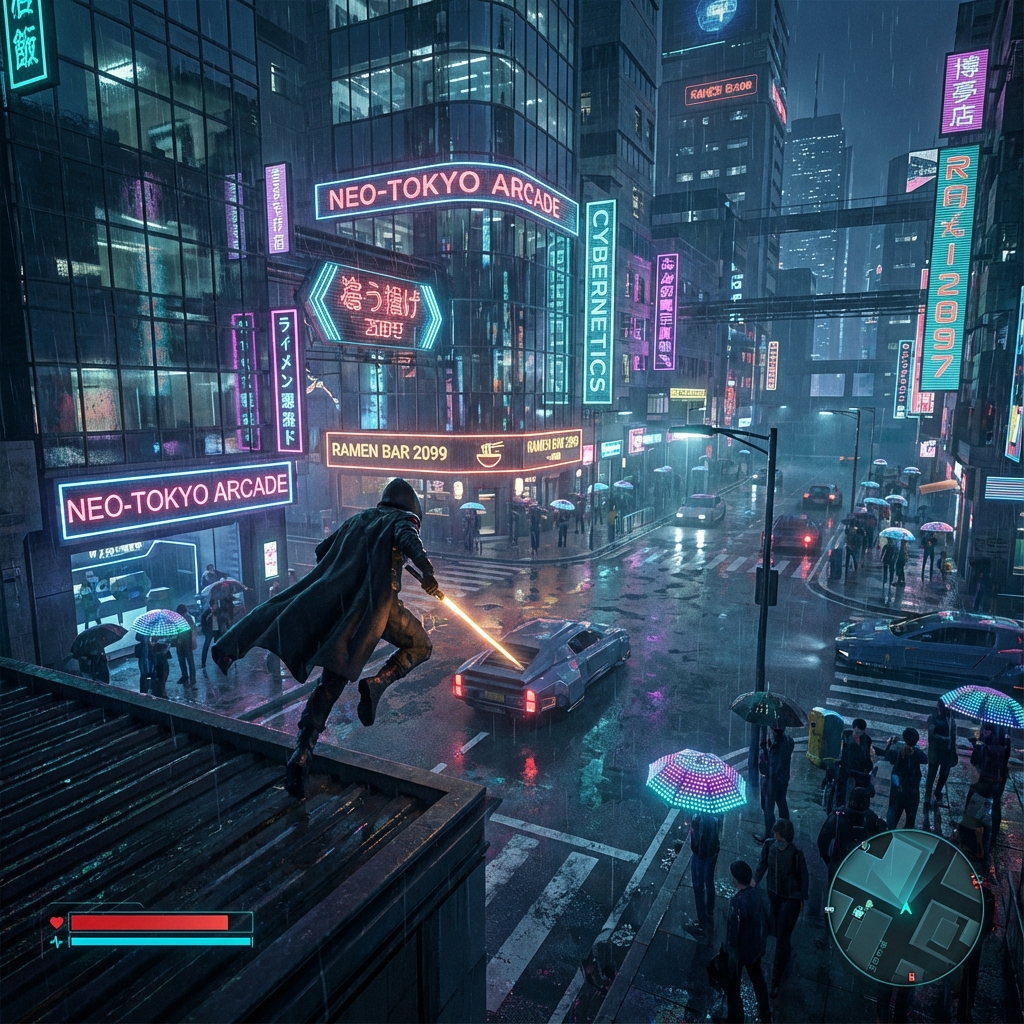Click the cyan player arrow on the minimap
The image size is (1024, 1024).
point(906,907)
